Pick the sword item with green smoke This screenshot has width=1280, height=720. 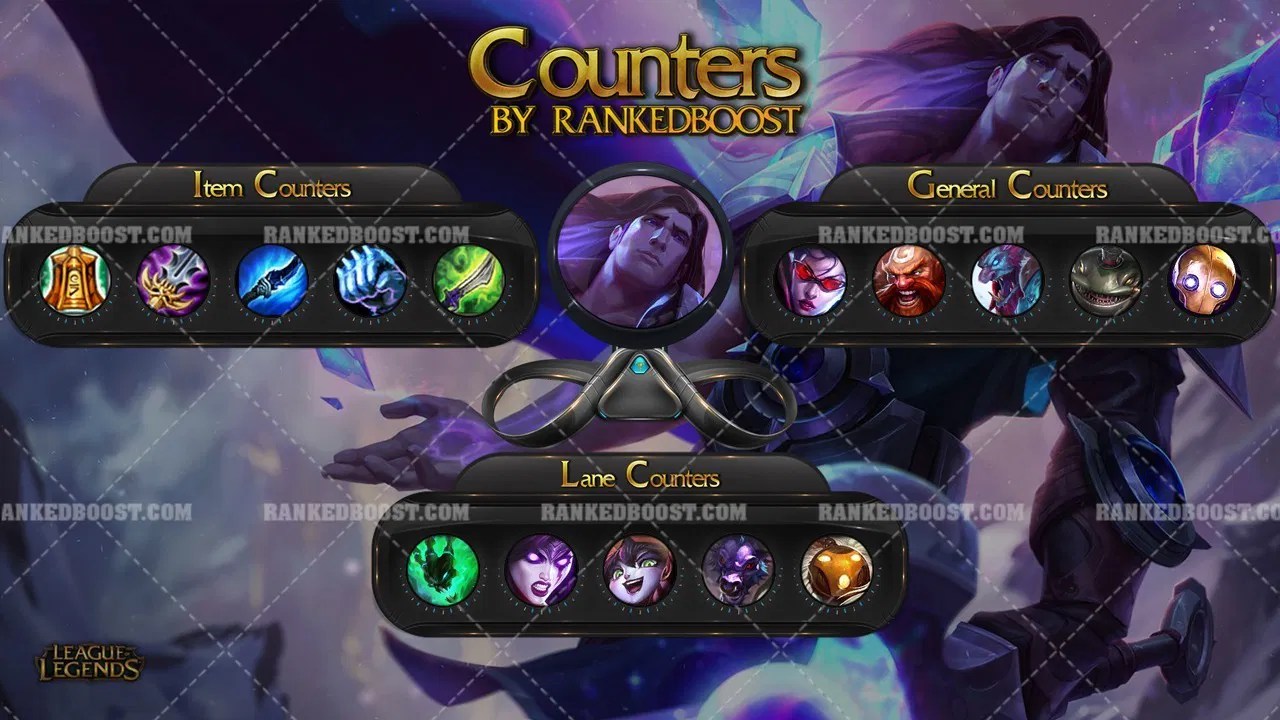click(x=468, y=279)
